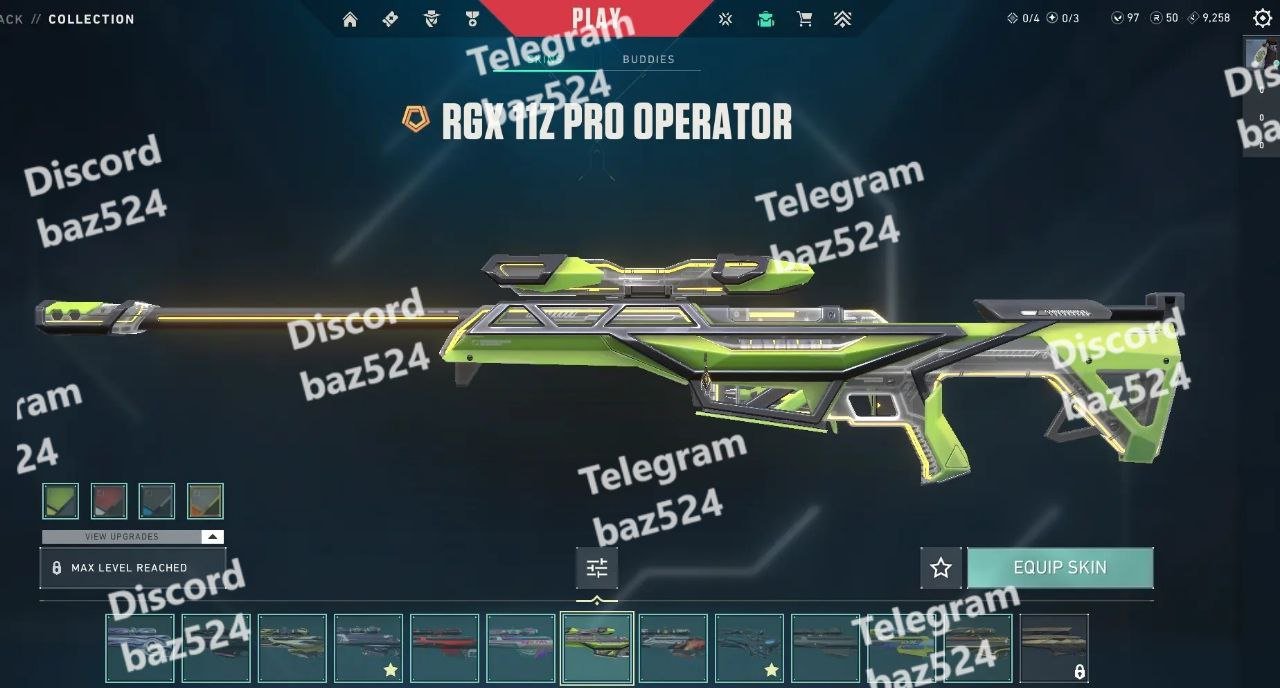Select the green color variant swatch
Image resolution: width=1280 pixels, height=688 pixels.
pyautogui.click(x=61, y=501)
